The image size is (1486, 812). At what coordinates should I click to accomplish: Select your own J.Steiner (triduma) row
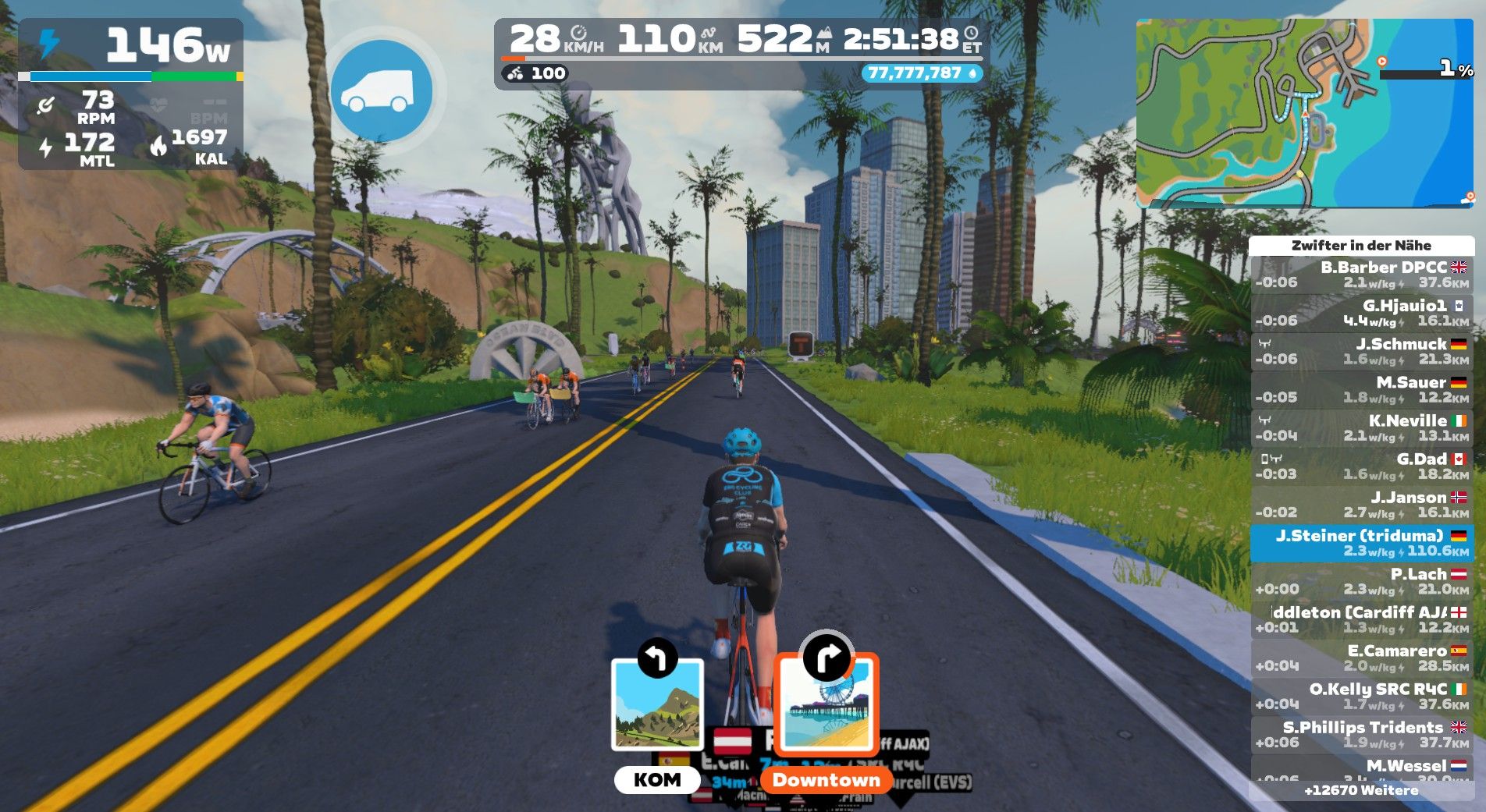[1361, 543]
